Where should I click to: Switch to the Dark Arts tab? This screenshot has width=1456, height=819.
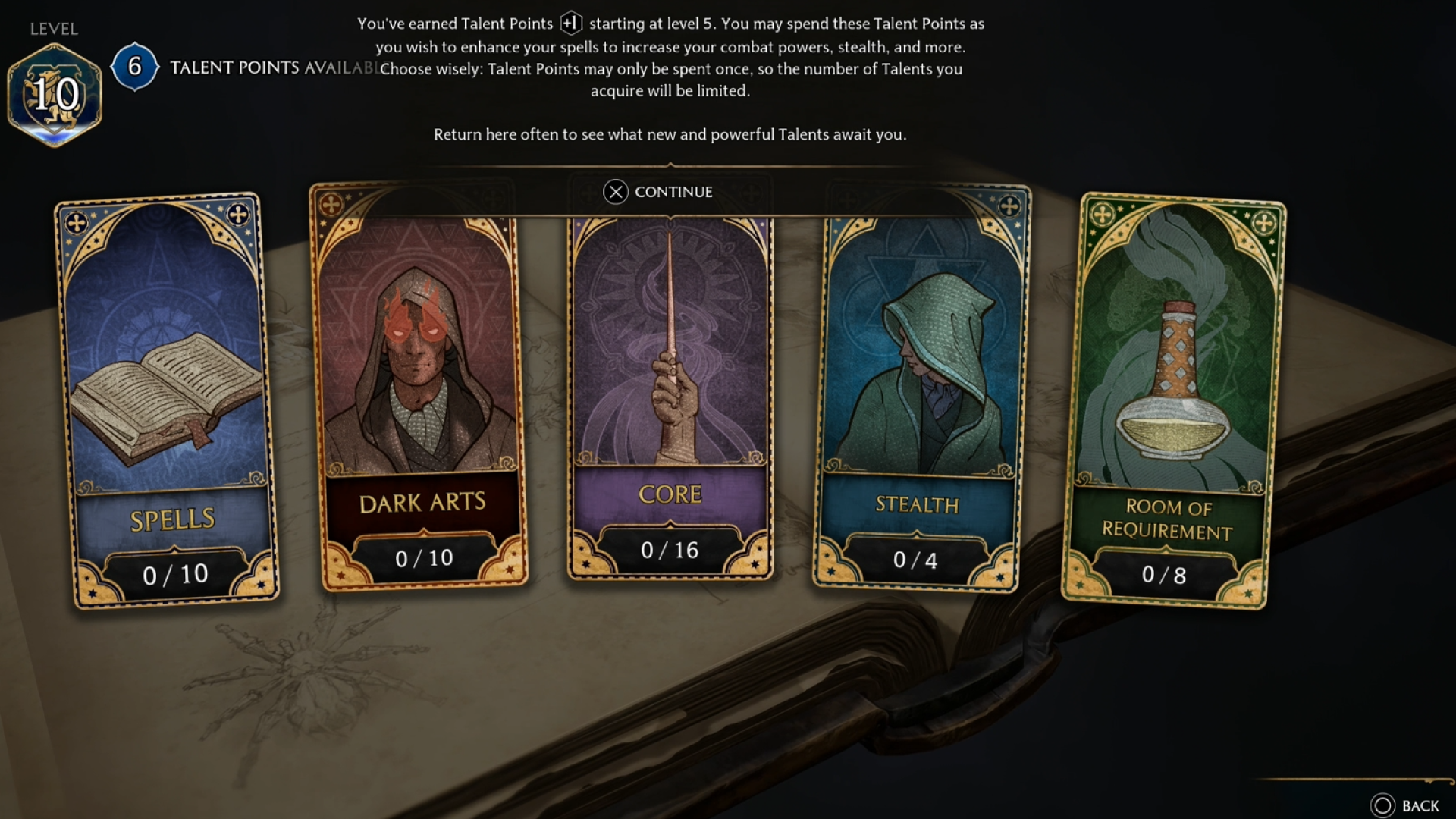tap(422, 501)
